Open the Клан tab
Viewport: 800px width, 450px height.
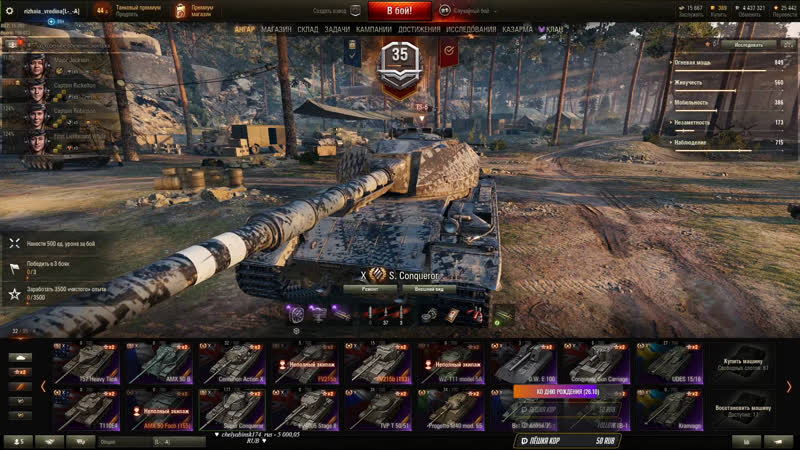pyautogui.click(x=553, y=29)
